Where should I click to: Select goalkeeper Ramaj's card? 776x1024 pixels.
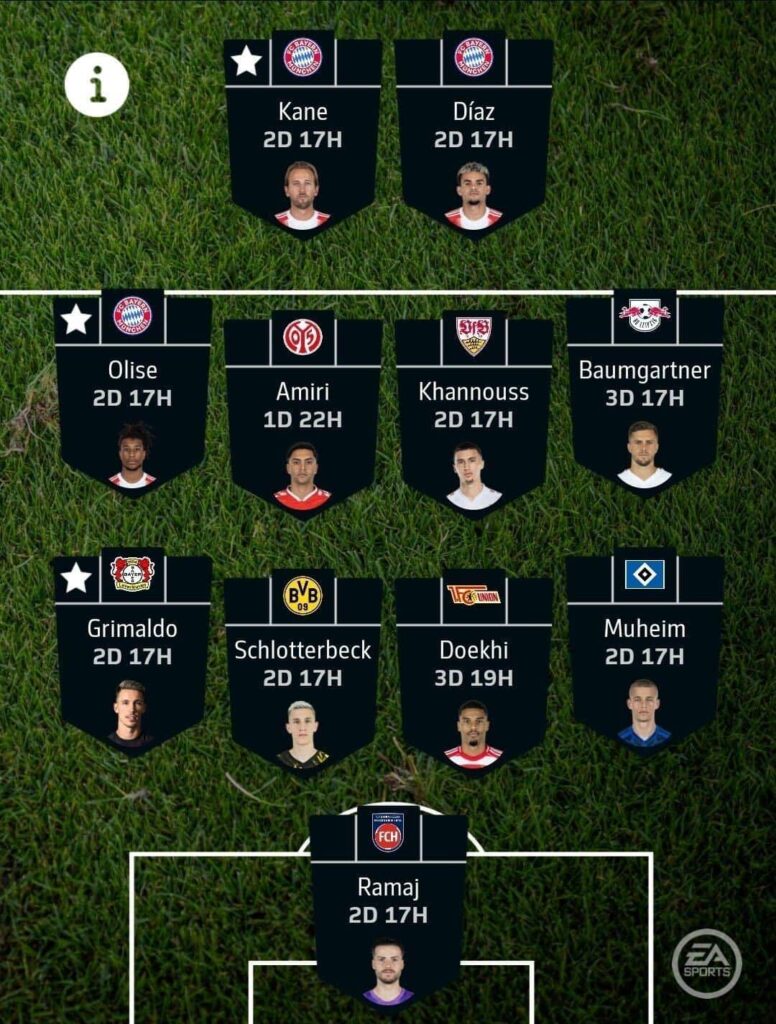(x=388, y=910)
